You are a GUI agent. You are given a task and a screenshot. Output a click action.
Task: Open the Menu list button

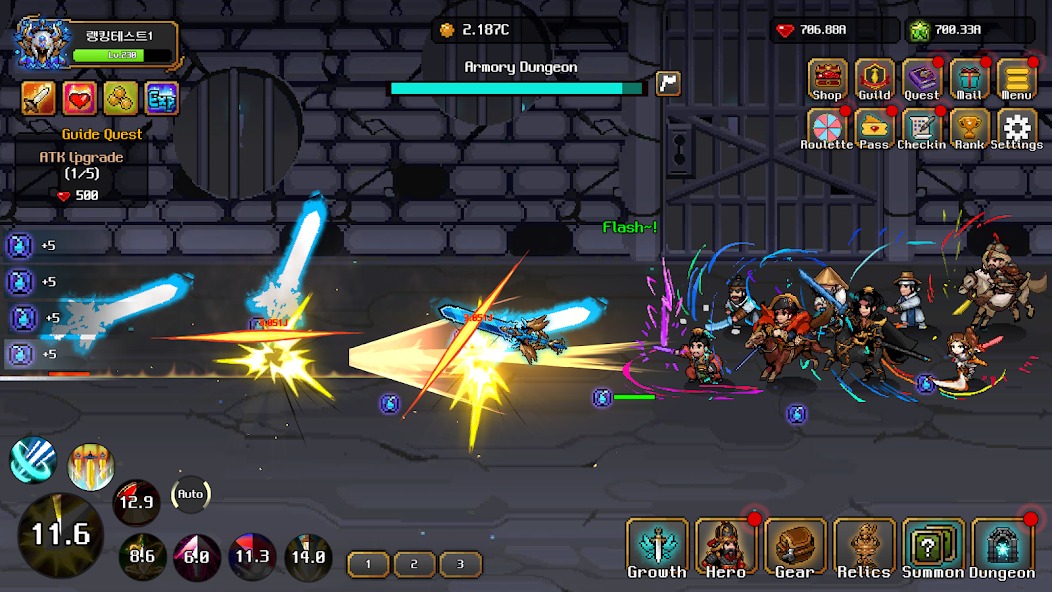click(1016, 80)
